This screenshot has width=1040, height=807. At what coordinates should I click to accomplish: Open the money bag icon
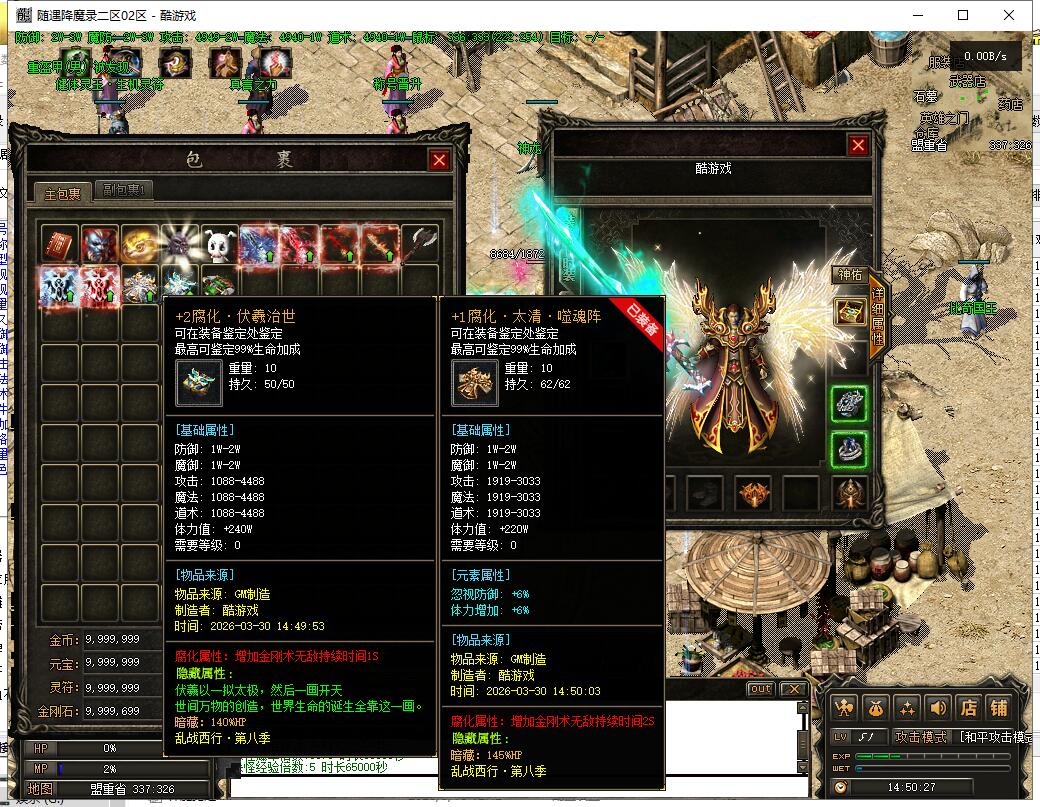pyautogui.click(x=876, y=707)
